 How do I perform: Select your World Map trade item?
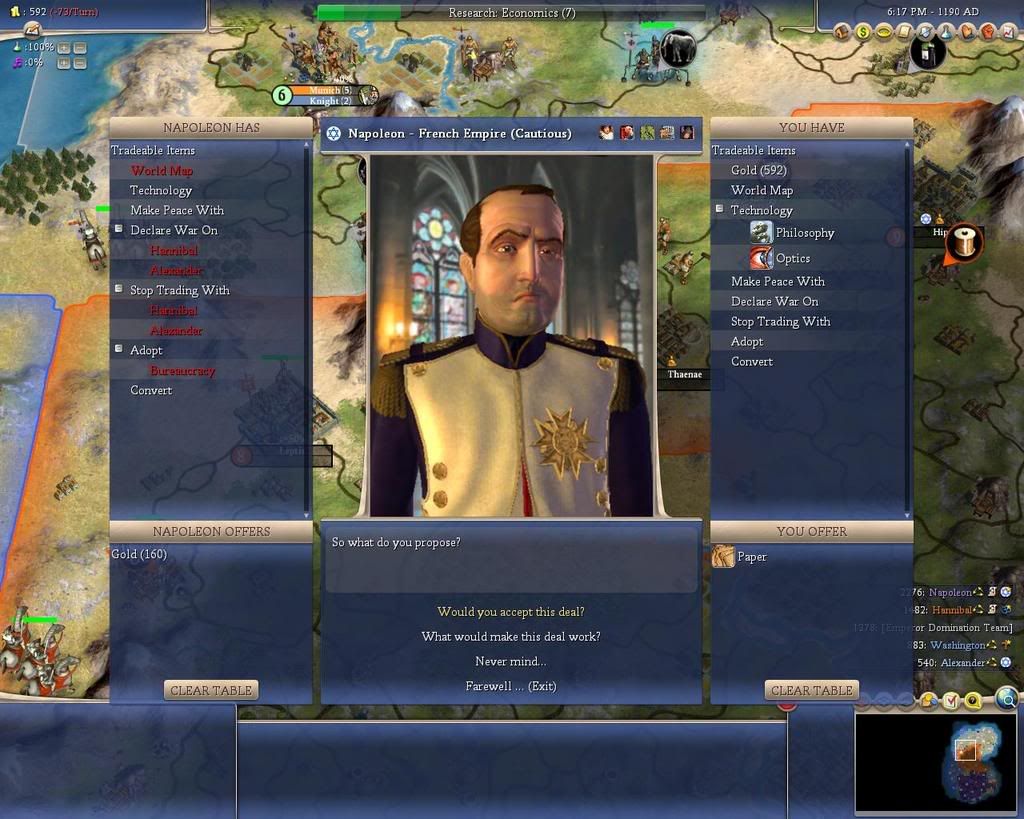[x=761, y=190]
